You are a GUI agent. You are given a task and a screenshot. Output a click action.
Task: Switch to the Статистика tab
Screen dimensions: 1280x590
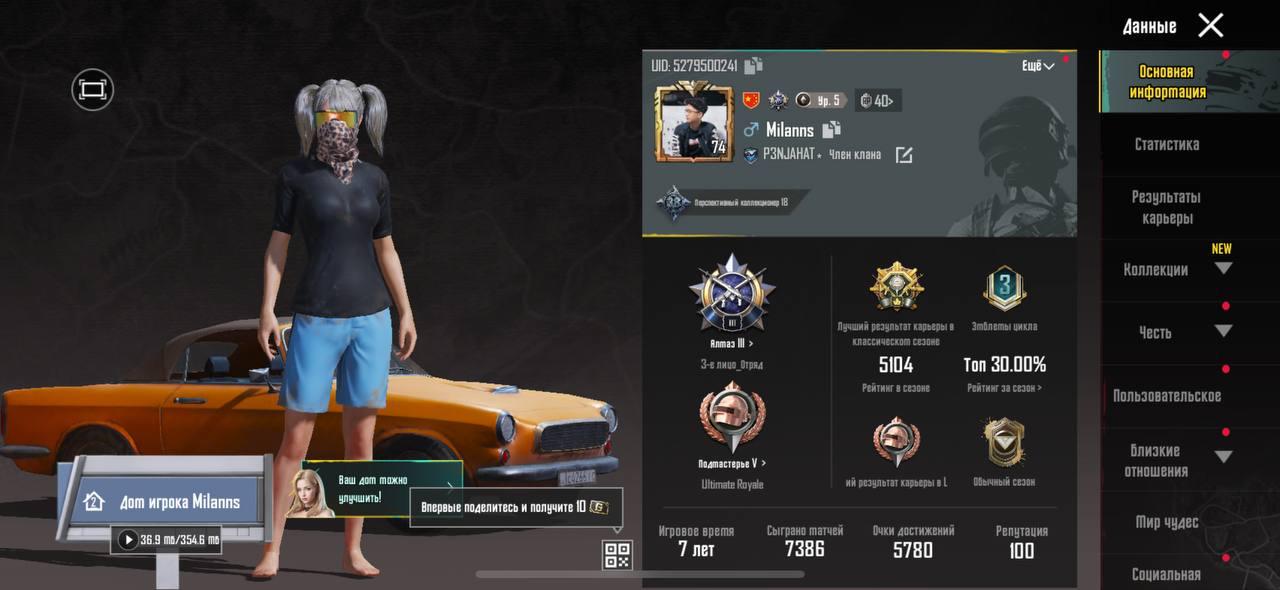point(1166,144)
